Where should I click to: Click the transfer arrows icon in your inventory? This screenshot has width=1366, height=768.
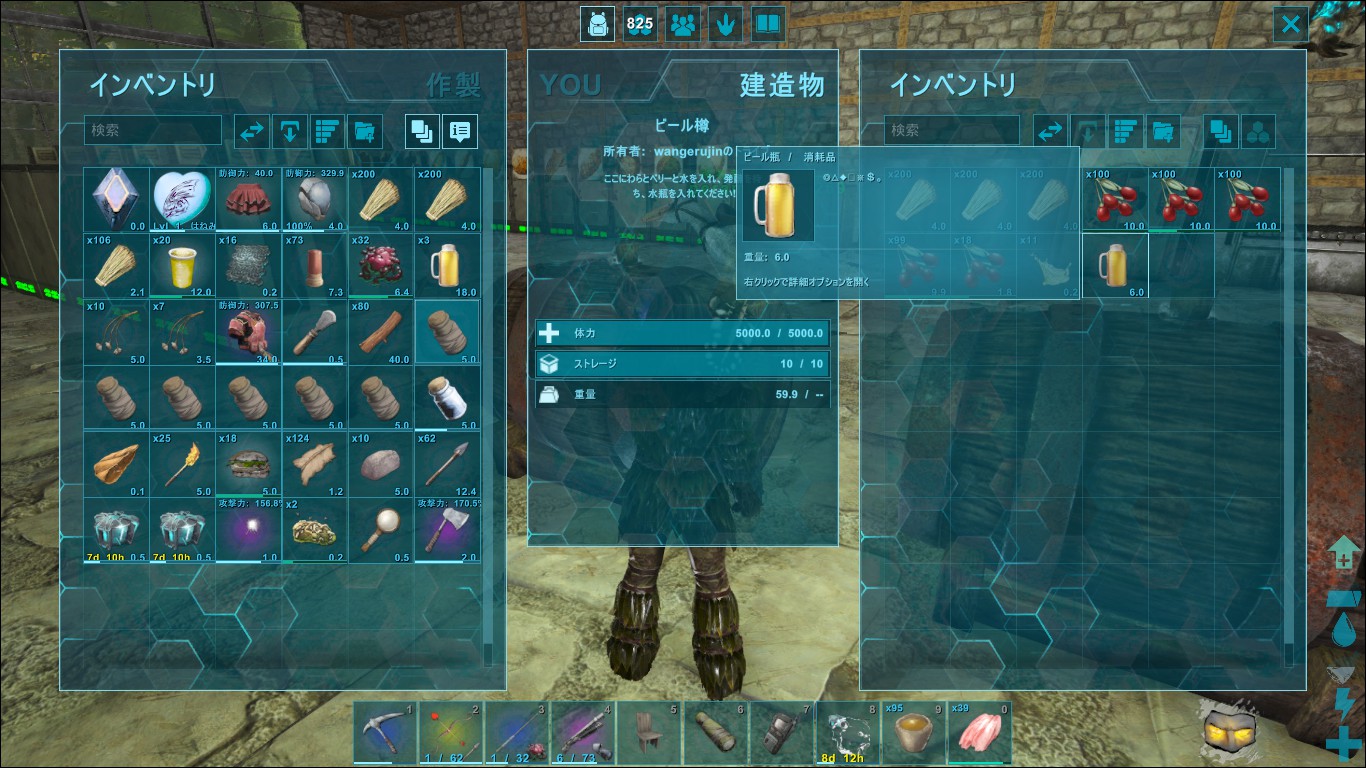pyautogui.click(x=251, y=130)
